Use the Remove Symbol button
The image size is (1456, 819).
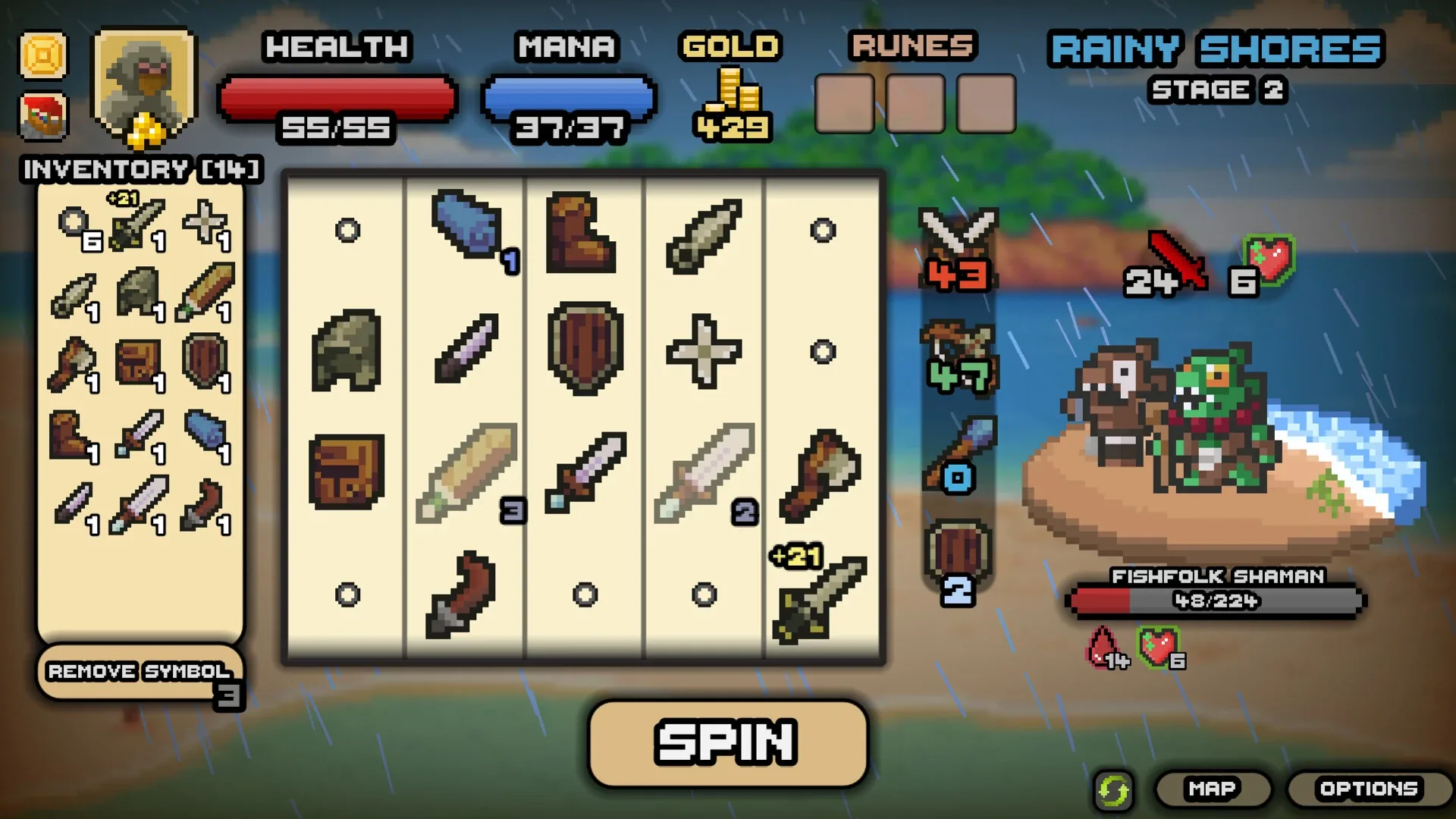pos(139,671)
